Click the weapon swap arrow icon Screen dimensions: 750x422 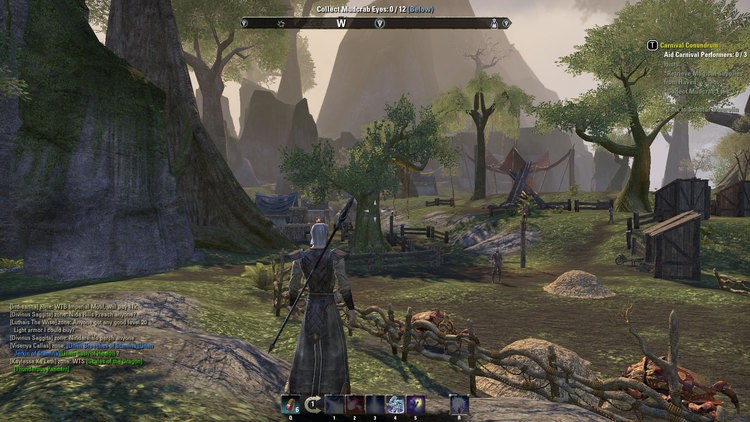(312, 404)
